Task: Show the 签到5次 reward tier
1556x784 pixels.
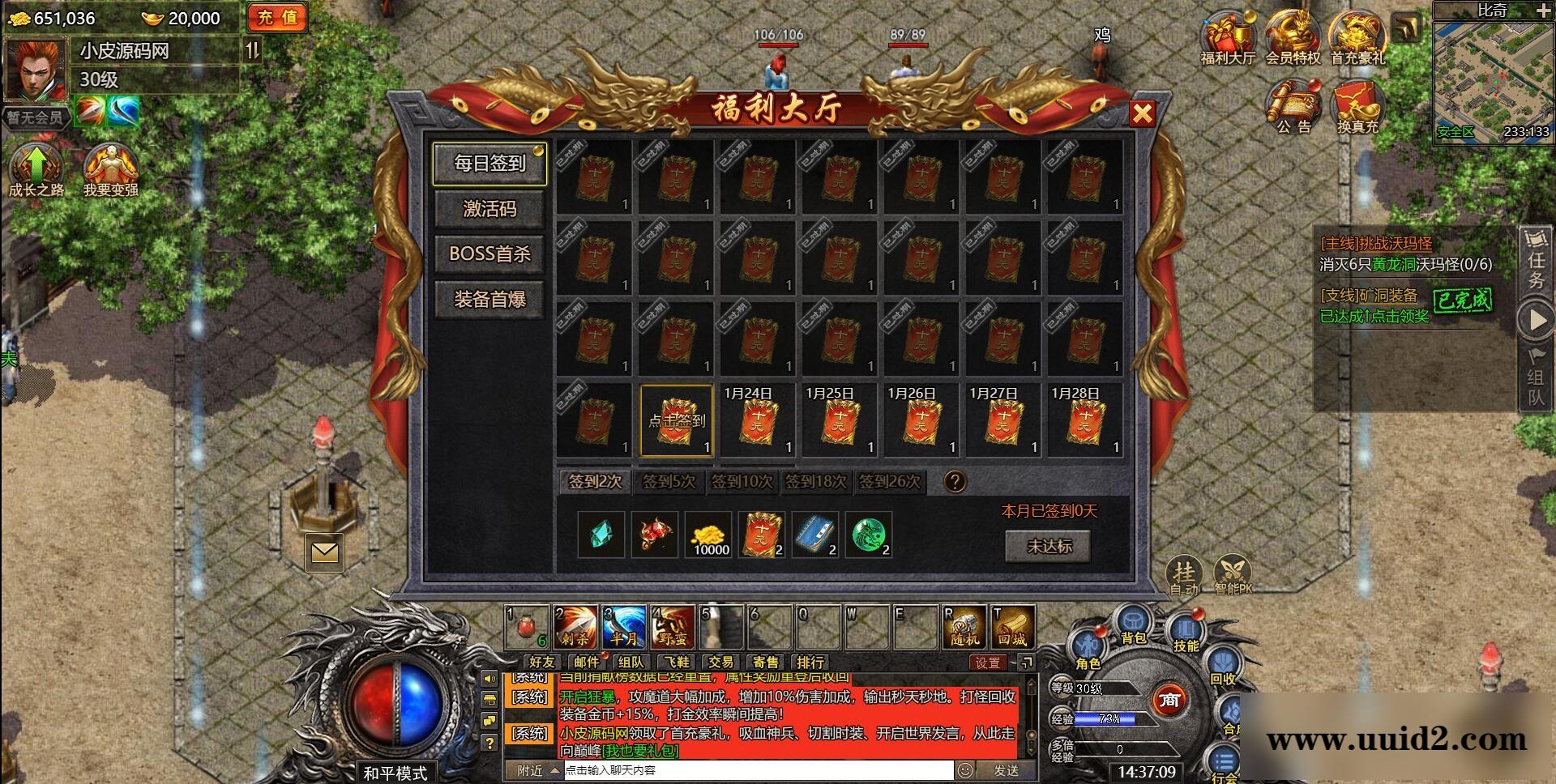Action: [669, 482]
